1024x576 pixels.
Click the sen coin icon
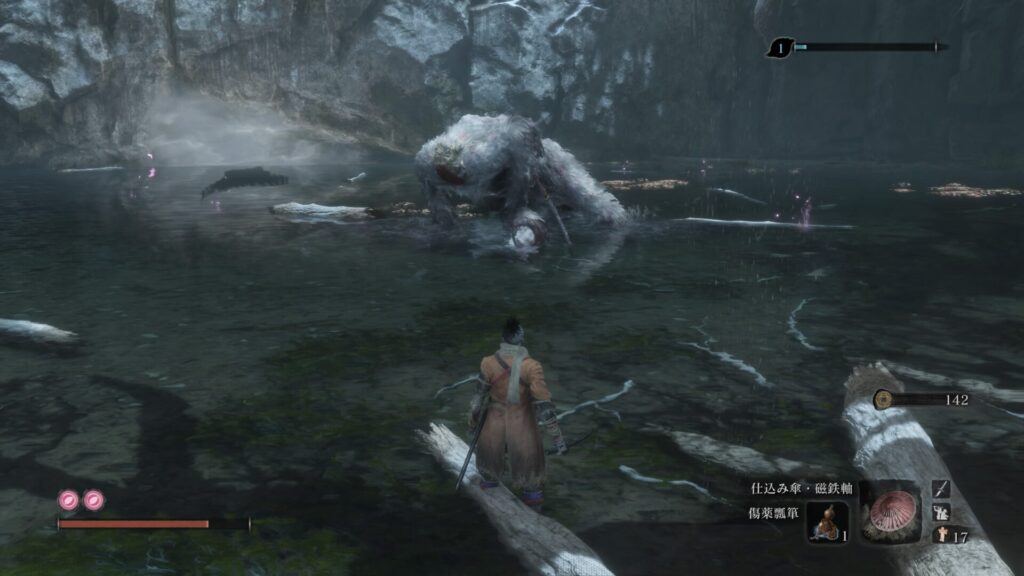tap(882, 400)
